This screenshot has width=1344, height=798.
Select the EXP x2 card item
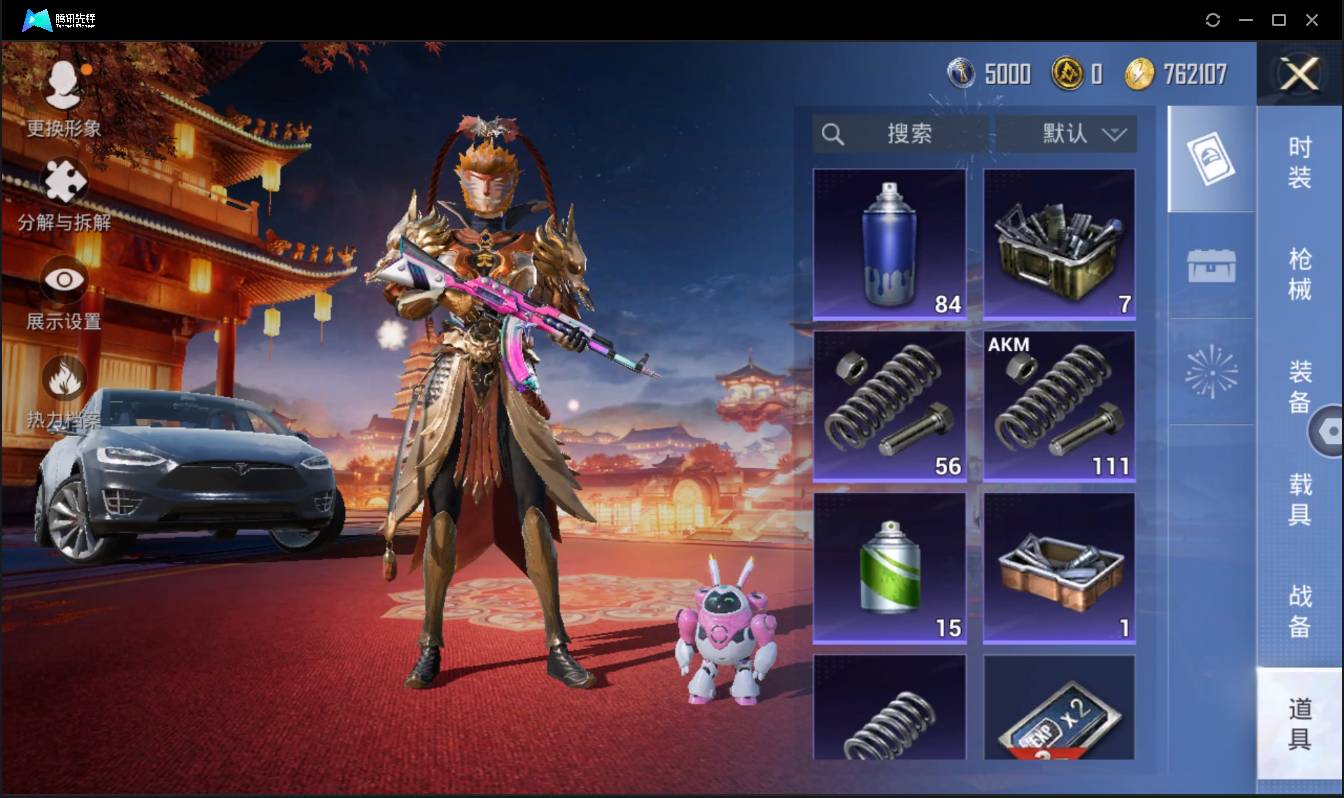1059,707
